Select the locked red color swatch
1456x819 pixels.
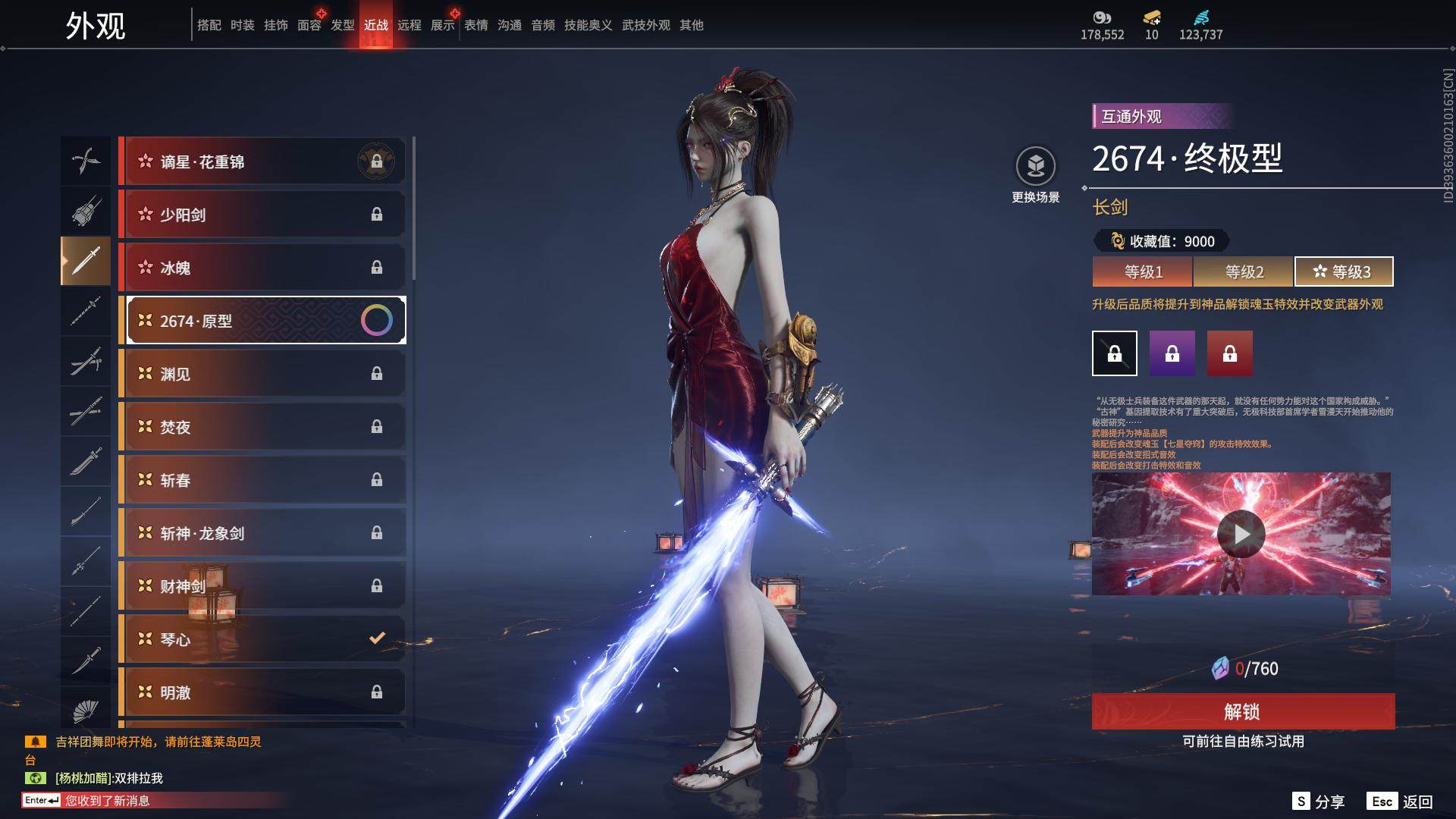click(1230, 353)
